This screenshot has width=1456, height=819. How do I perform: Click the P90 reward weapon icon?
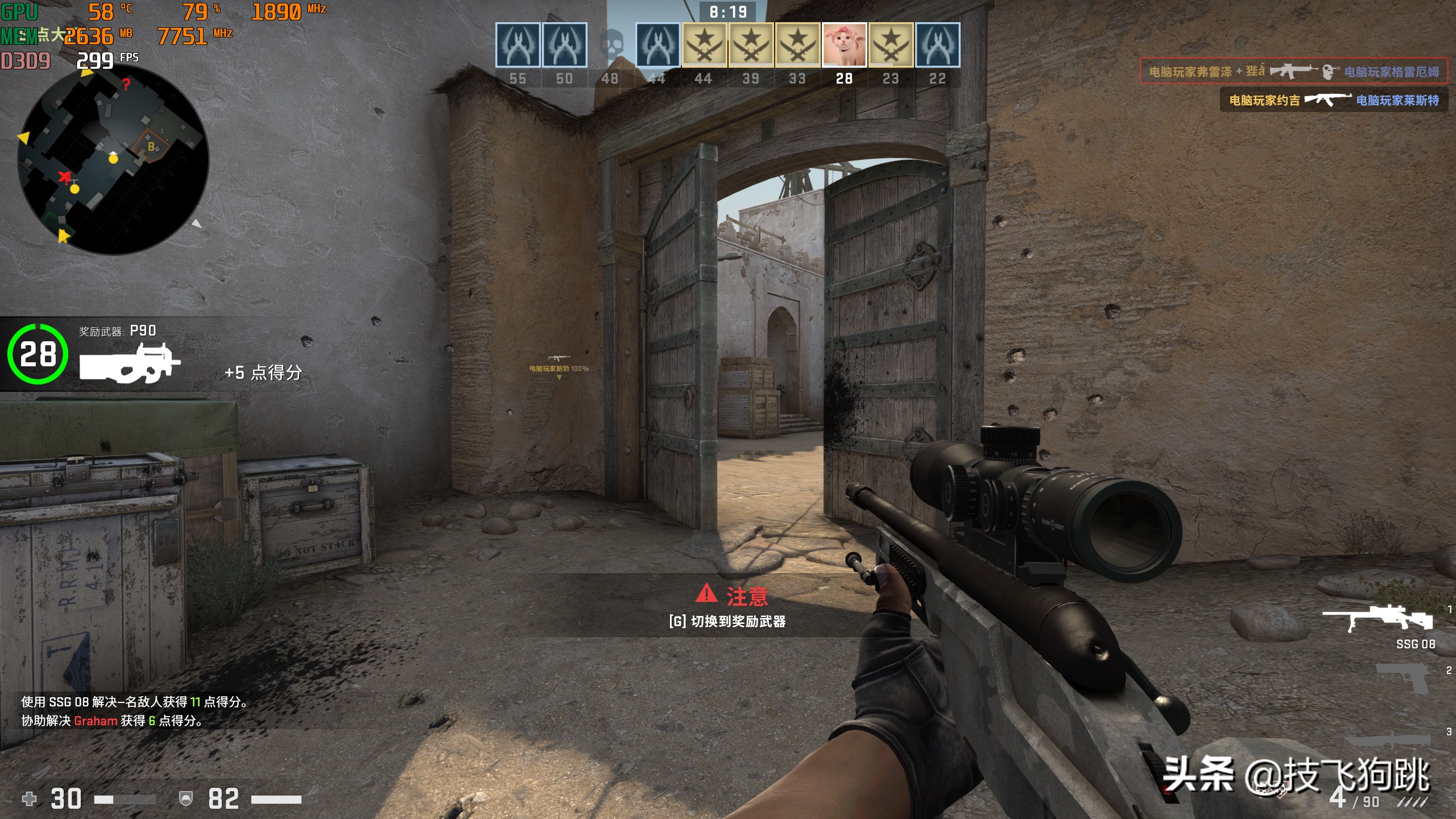coord(130,363)
